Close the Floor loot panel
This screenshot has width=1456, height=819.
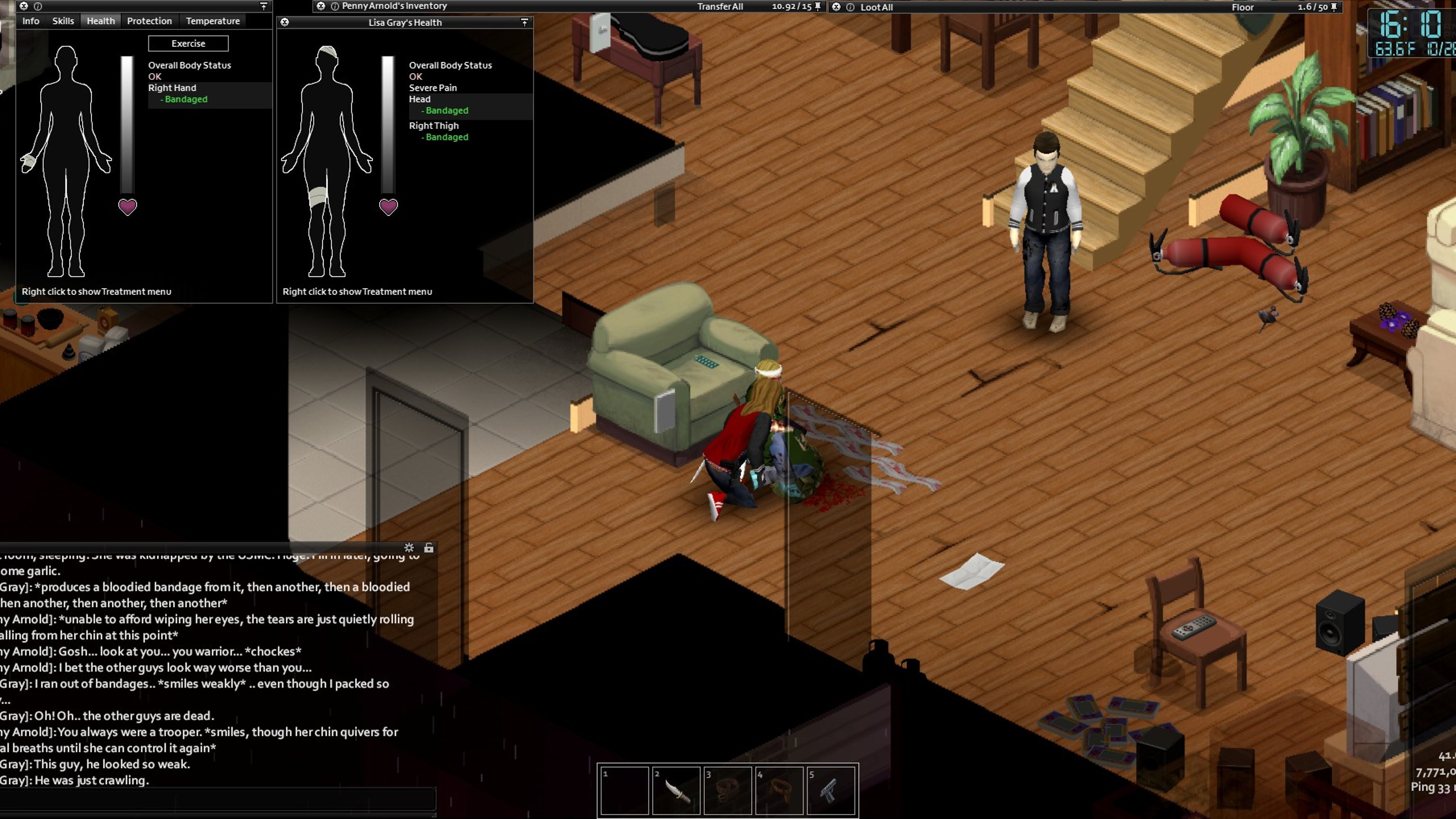(836, 8)
